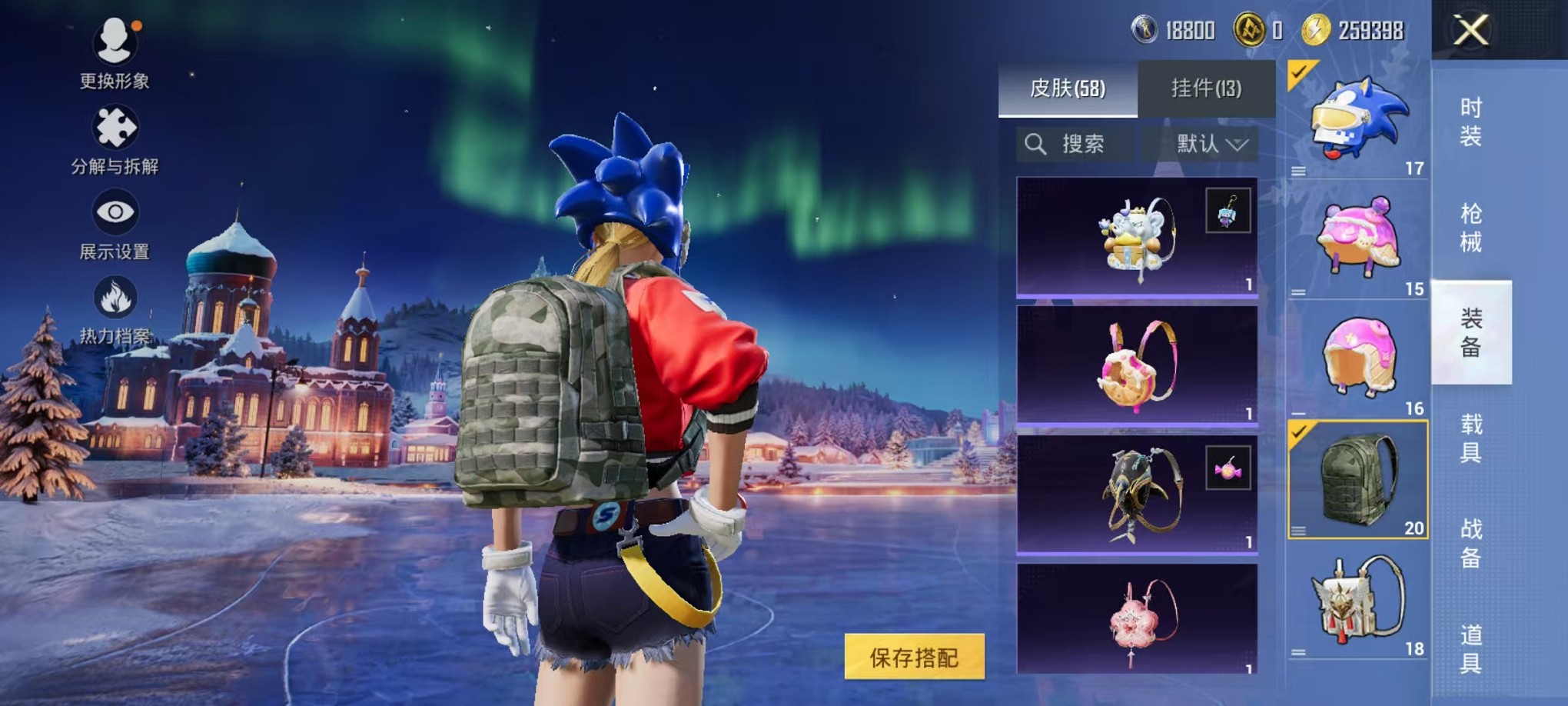Open the 更换形象 avatar change panel
1568x706 pixels.
pos(114,58)
